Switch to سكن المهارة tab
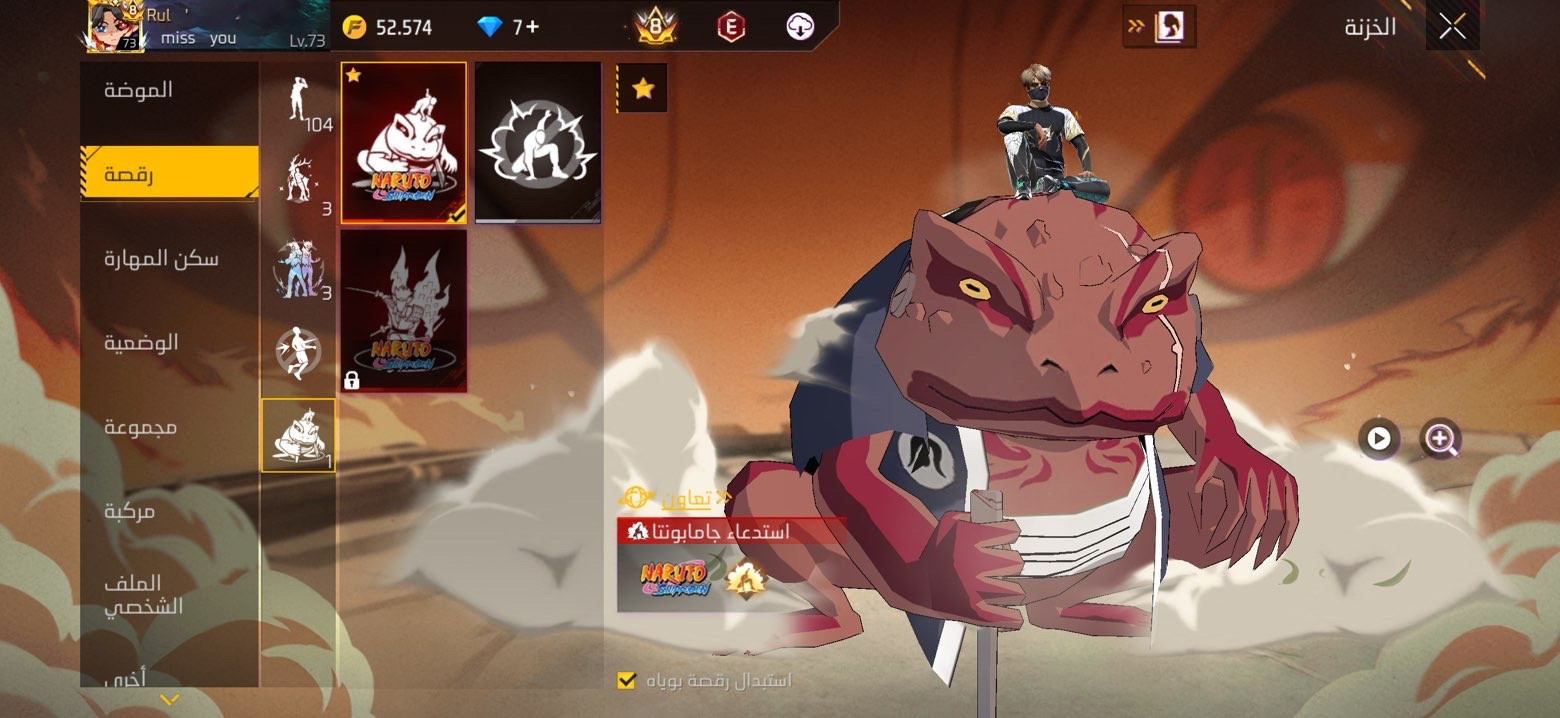1560x718 pixels. 161,259
